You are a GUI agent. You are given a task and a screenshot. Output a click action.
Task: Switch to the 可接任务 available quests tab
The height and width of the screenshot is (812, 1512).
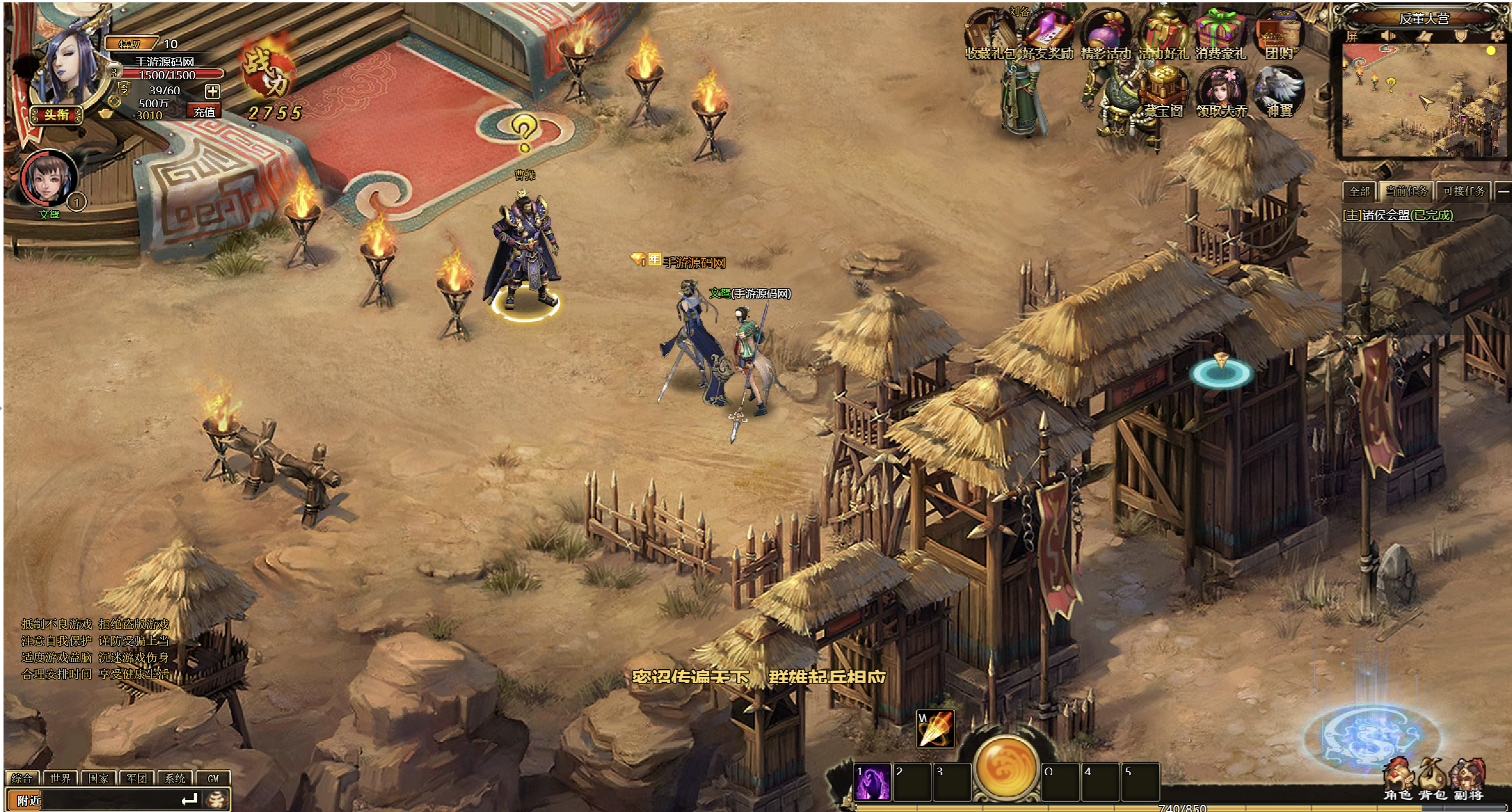pos(1463,191)
